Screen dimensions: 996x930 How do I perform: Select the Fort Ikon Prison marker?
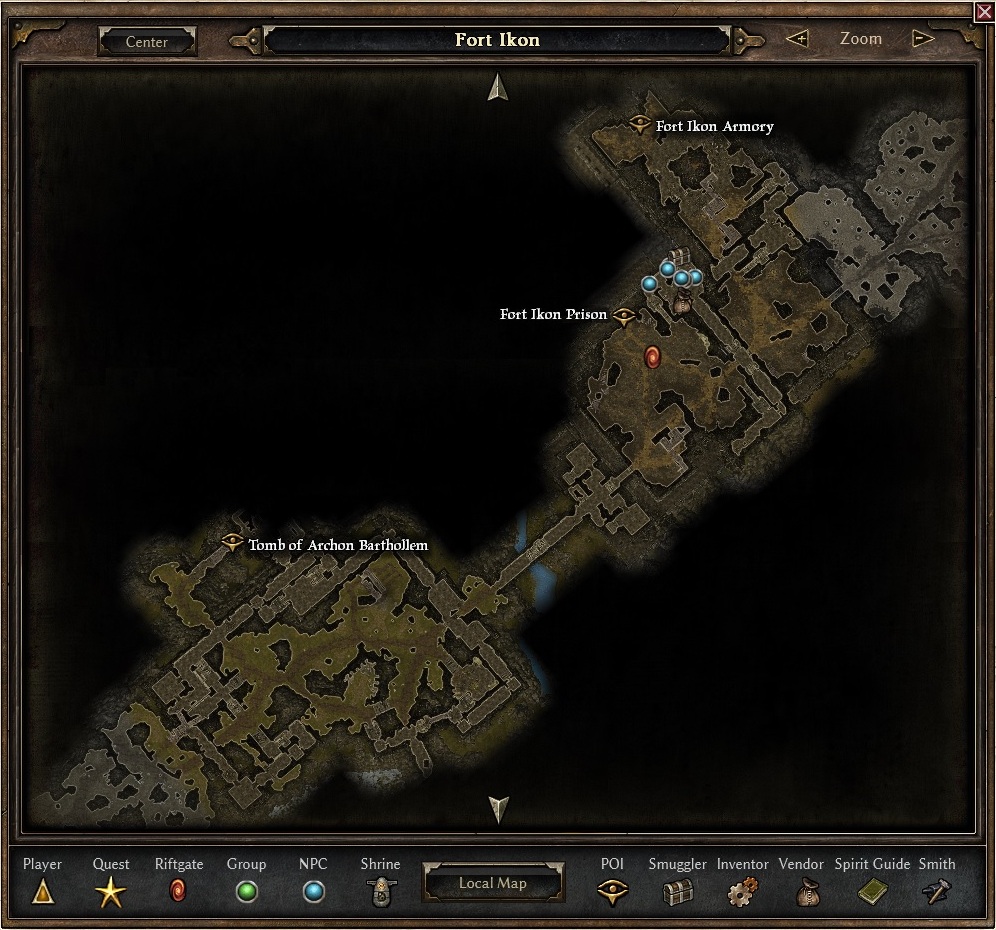[x=625, y=315]
